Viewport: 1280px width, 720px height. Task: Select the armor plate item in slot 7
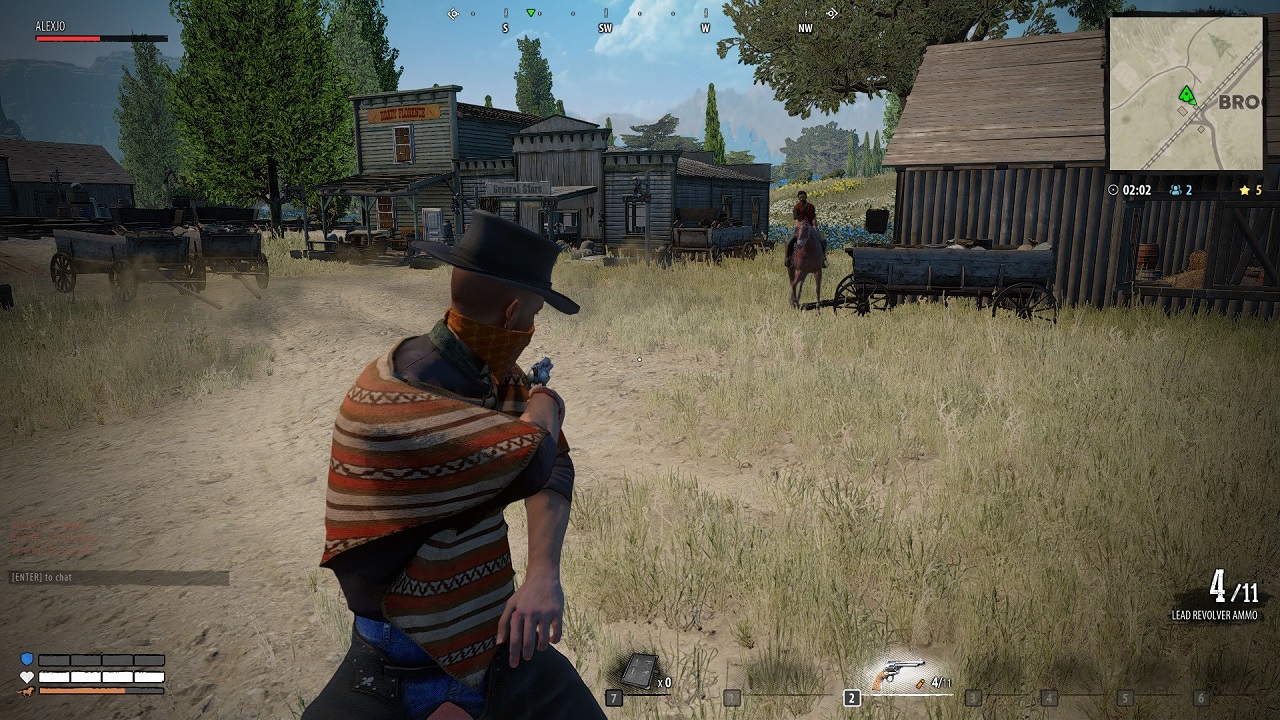click(x=639, y=672)
